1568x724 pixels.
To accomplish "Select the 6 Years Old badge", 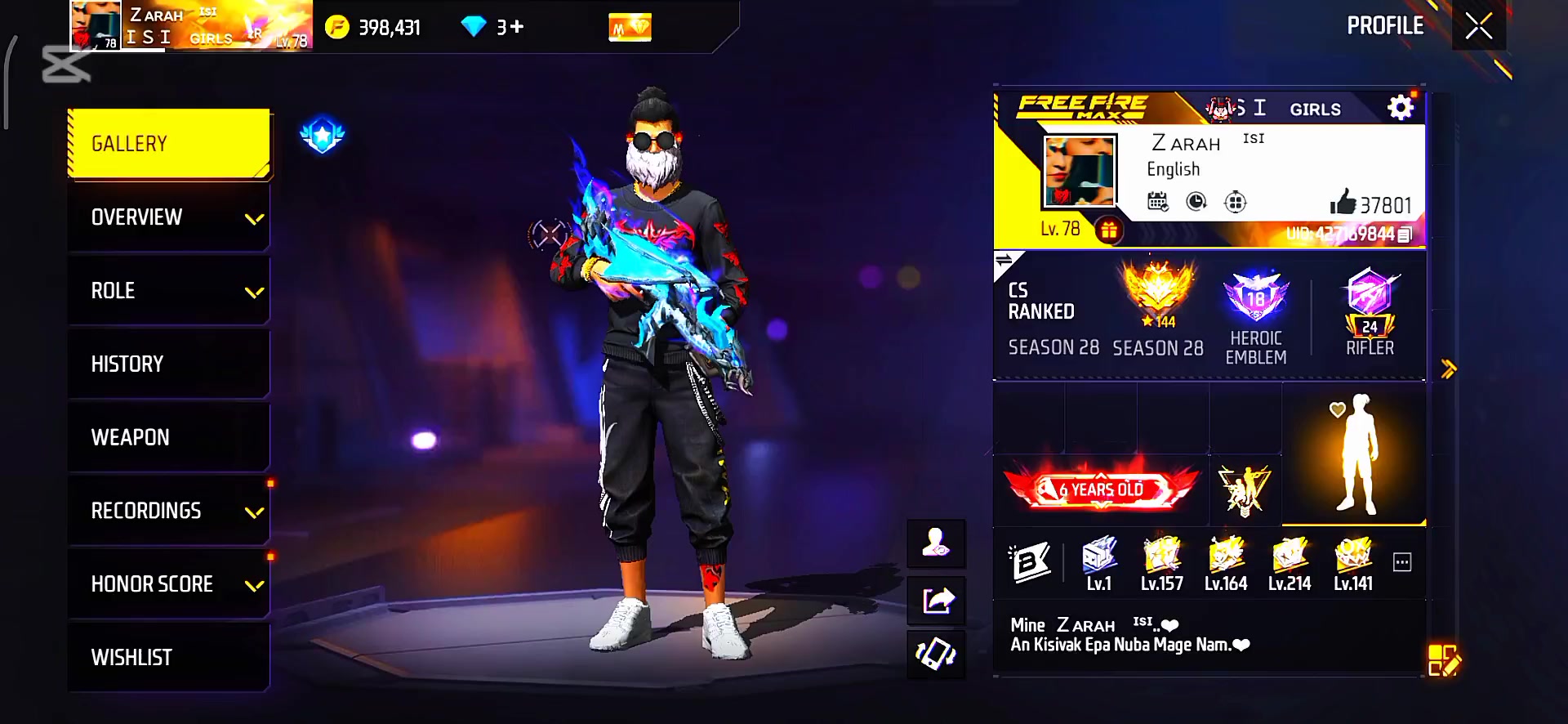I will [1101, 489].
